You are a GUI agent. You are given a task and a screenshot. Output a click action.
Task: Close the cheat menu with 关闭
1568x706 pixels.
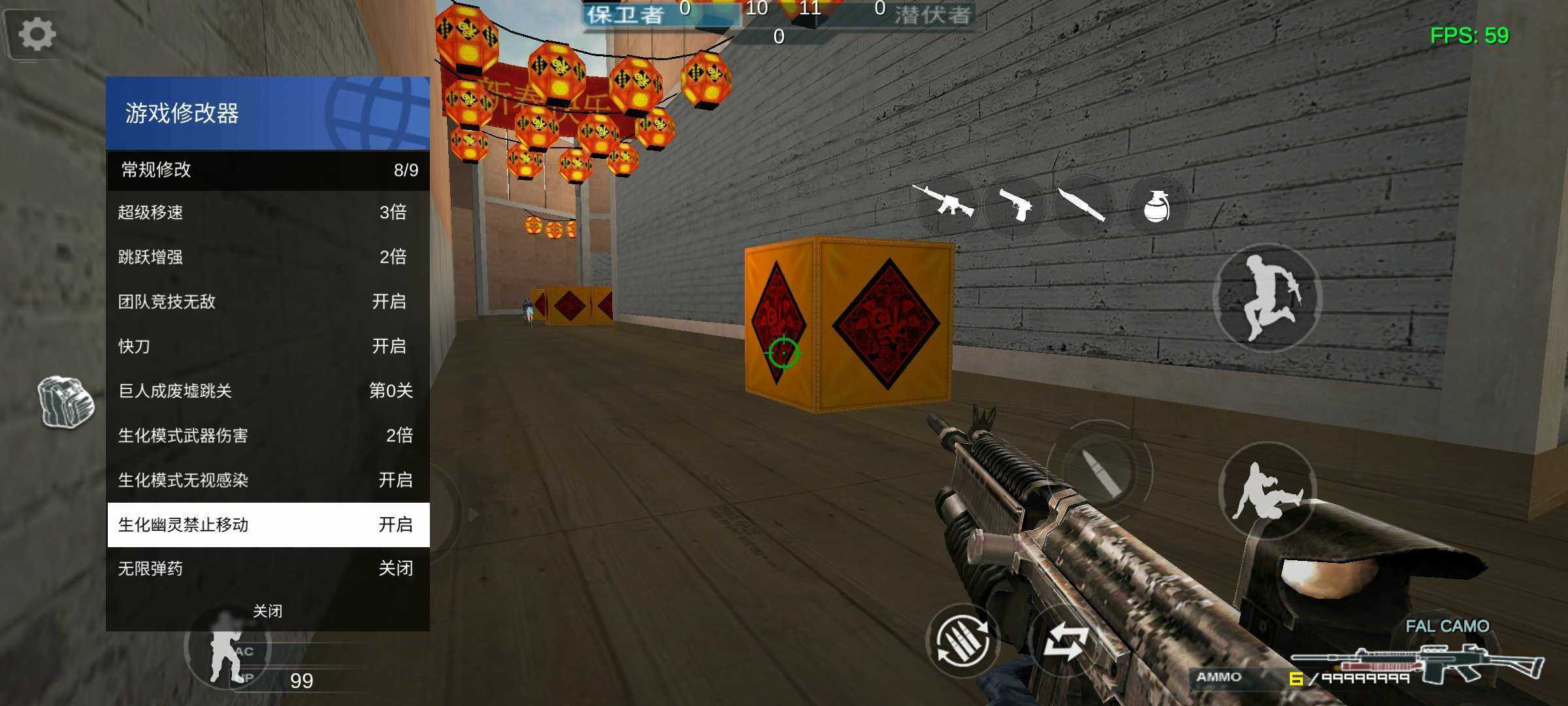click(x=268, y=611)
